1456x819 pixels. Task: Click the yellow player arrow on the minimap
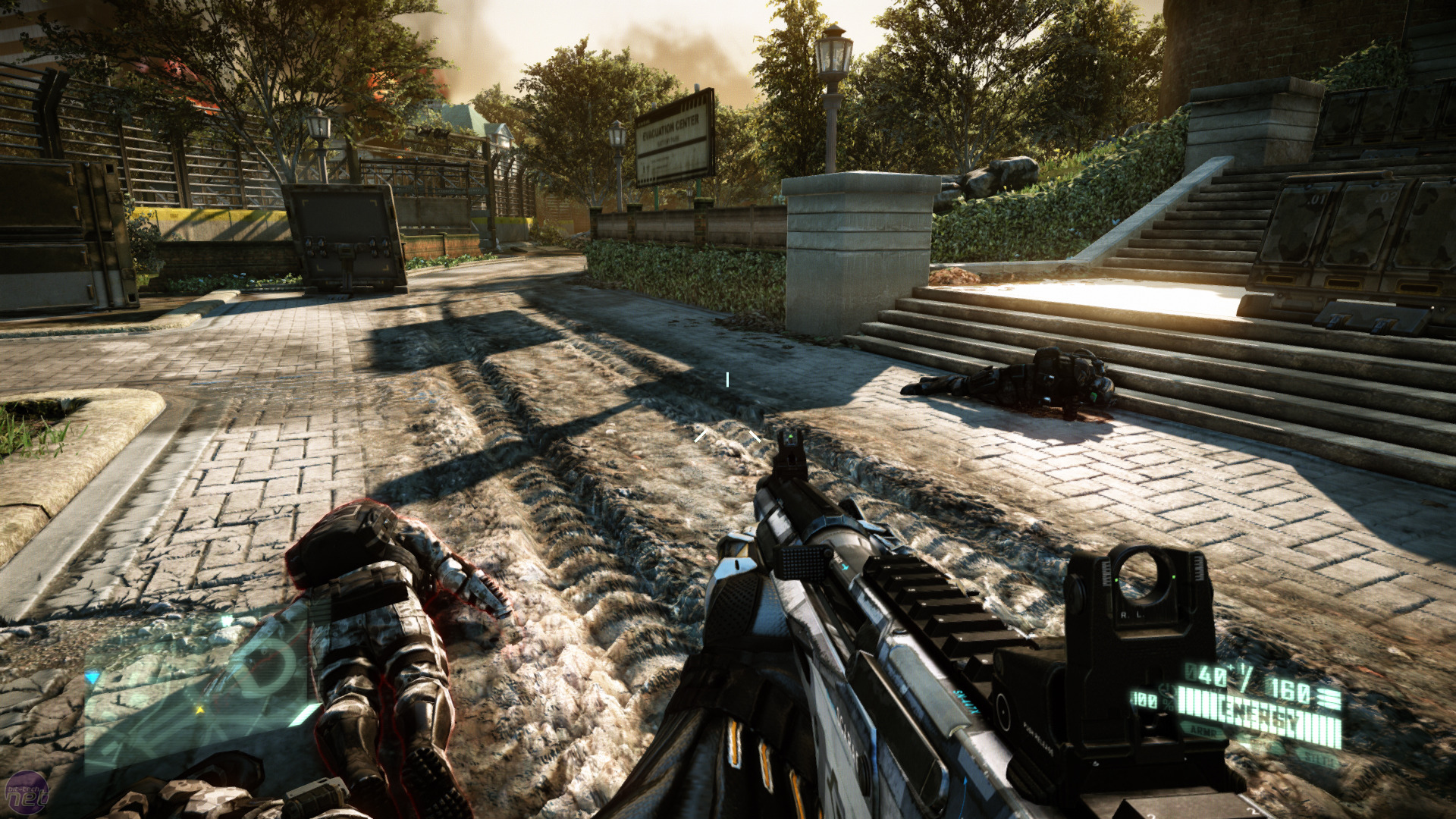199,709
